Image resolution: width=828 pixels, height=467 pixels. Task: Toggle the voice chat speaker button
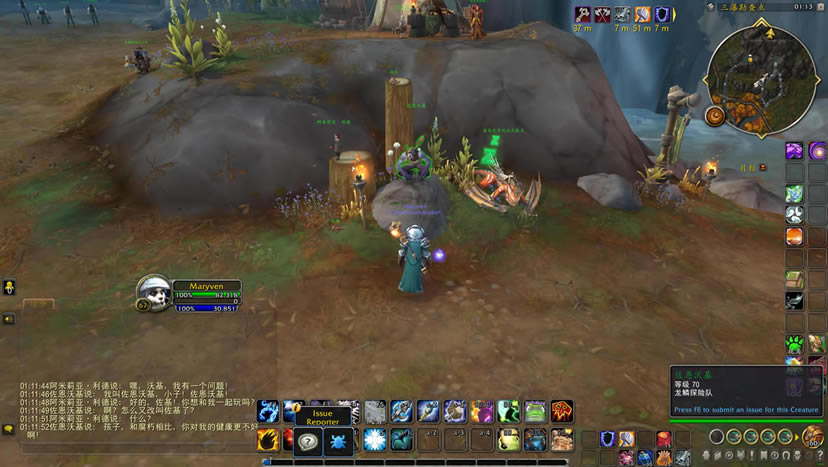(8, 319)
